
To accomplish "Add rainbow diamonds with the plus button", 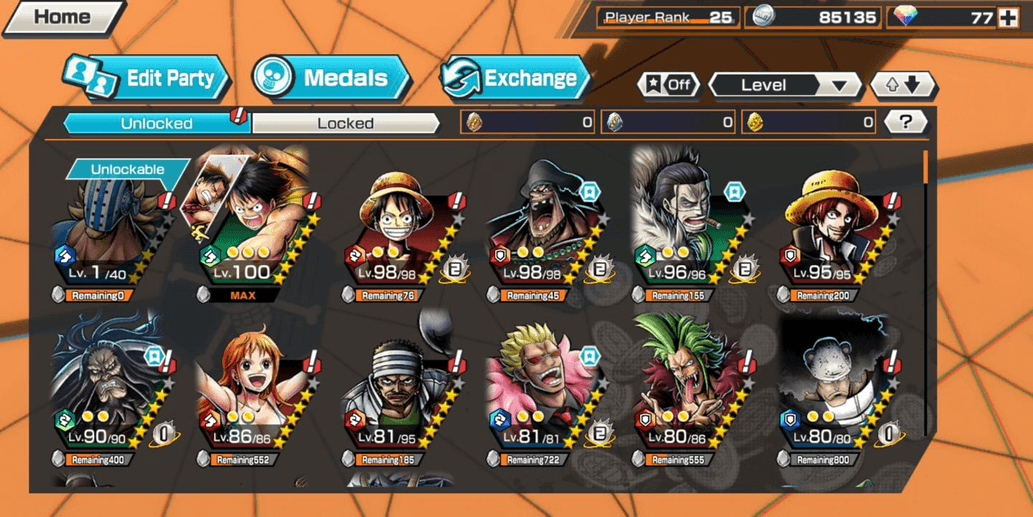I will point(1007,17).
